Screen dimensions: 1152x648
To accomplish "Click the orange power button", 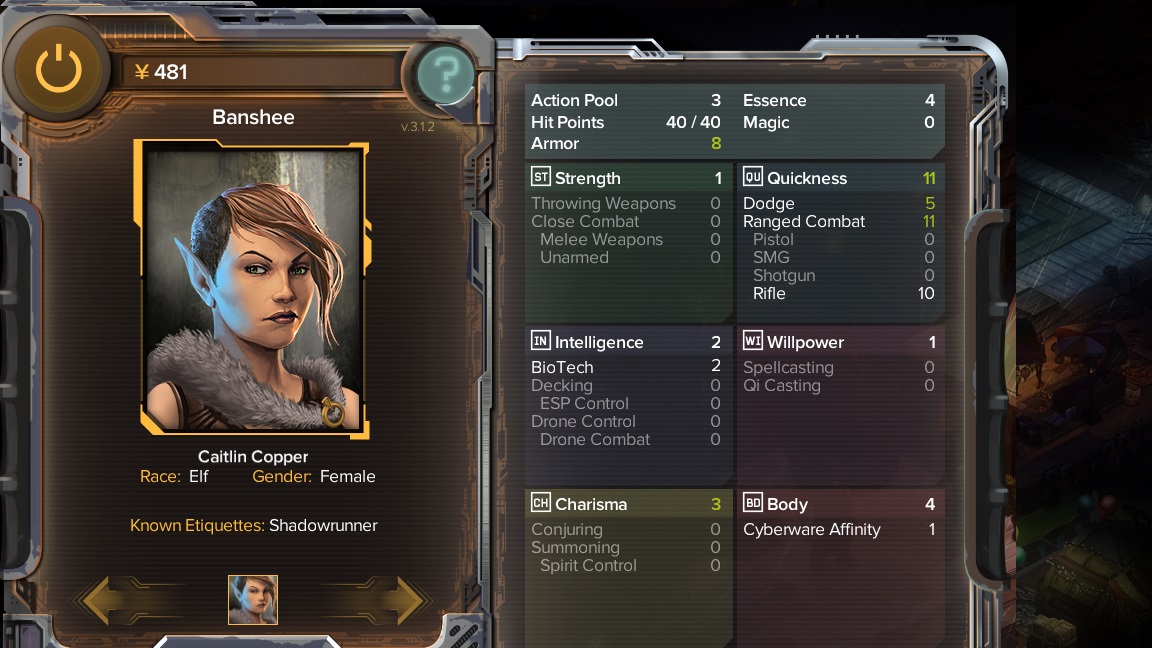I will [x=58, y=70].
